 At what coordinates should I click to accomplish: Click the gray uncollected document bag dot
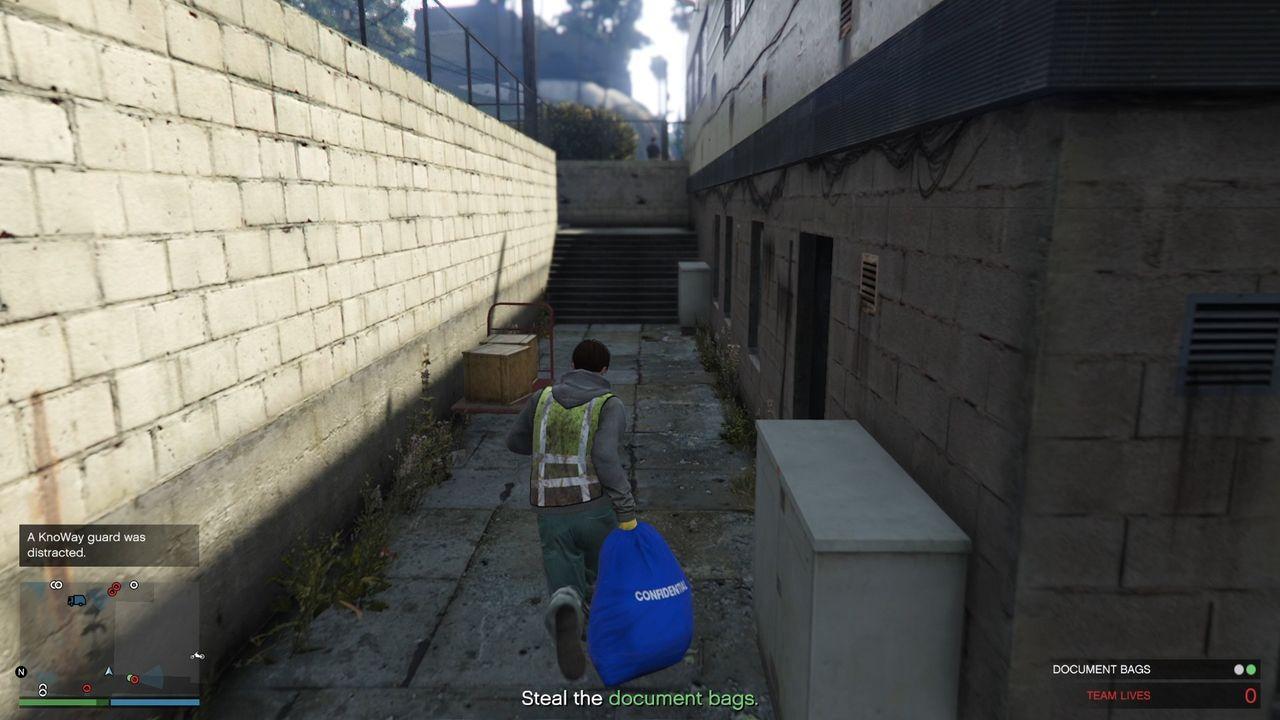[x=1239, y=669]
